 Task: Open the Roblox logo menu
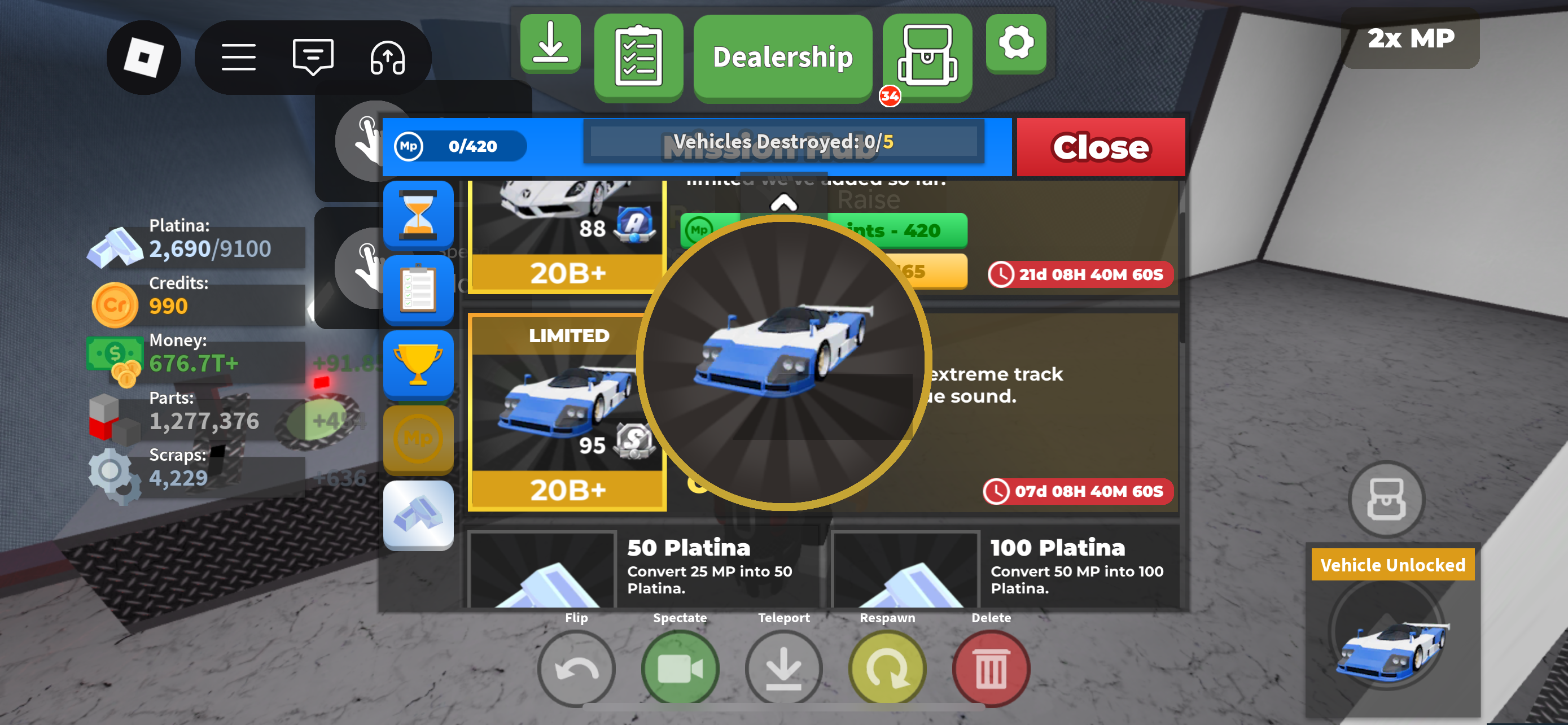pyautogui.click(x=144, y=57)
